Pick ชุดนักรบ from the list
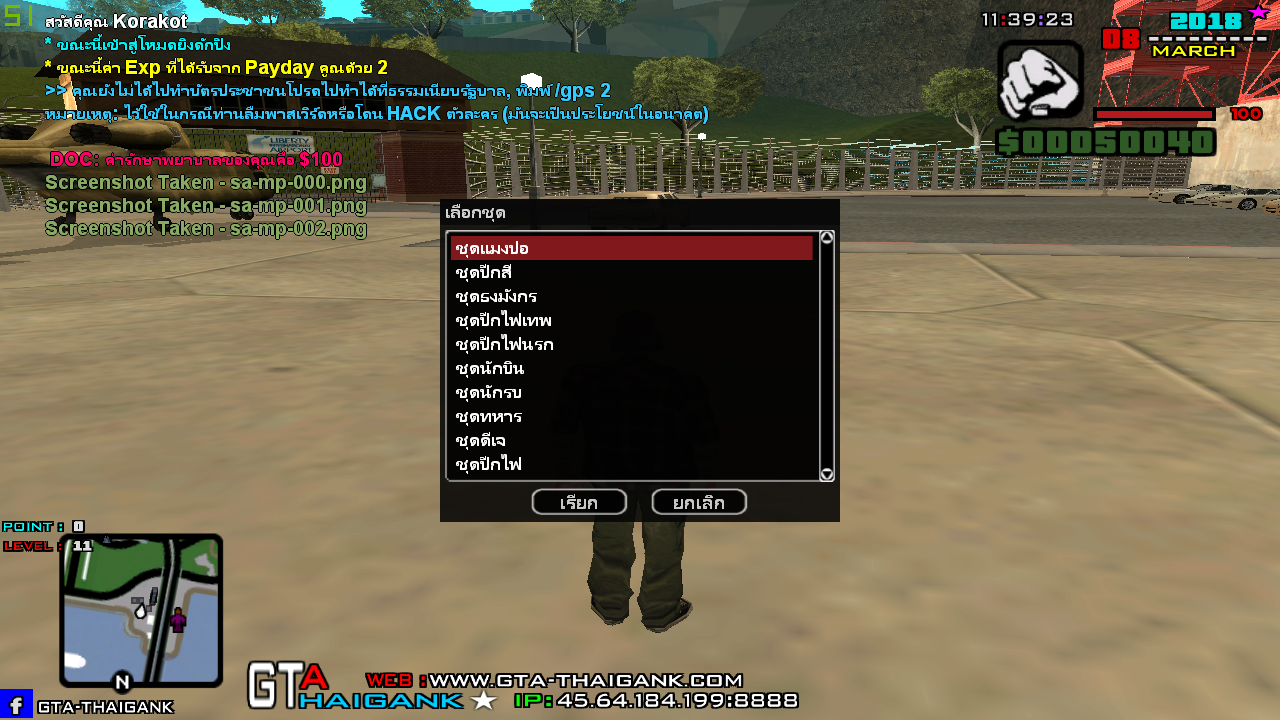Screen dimensions: 1280x720 coord(631,392)
